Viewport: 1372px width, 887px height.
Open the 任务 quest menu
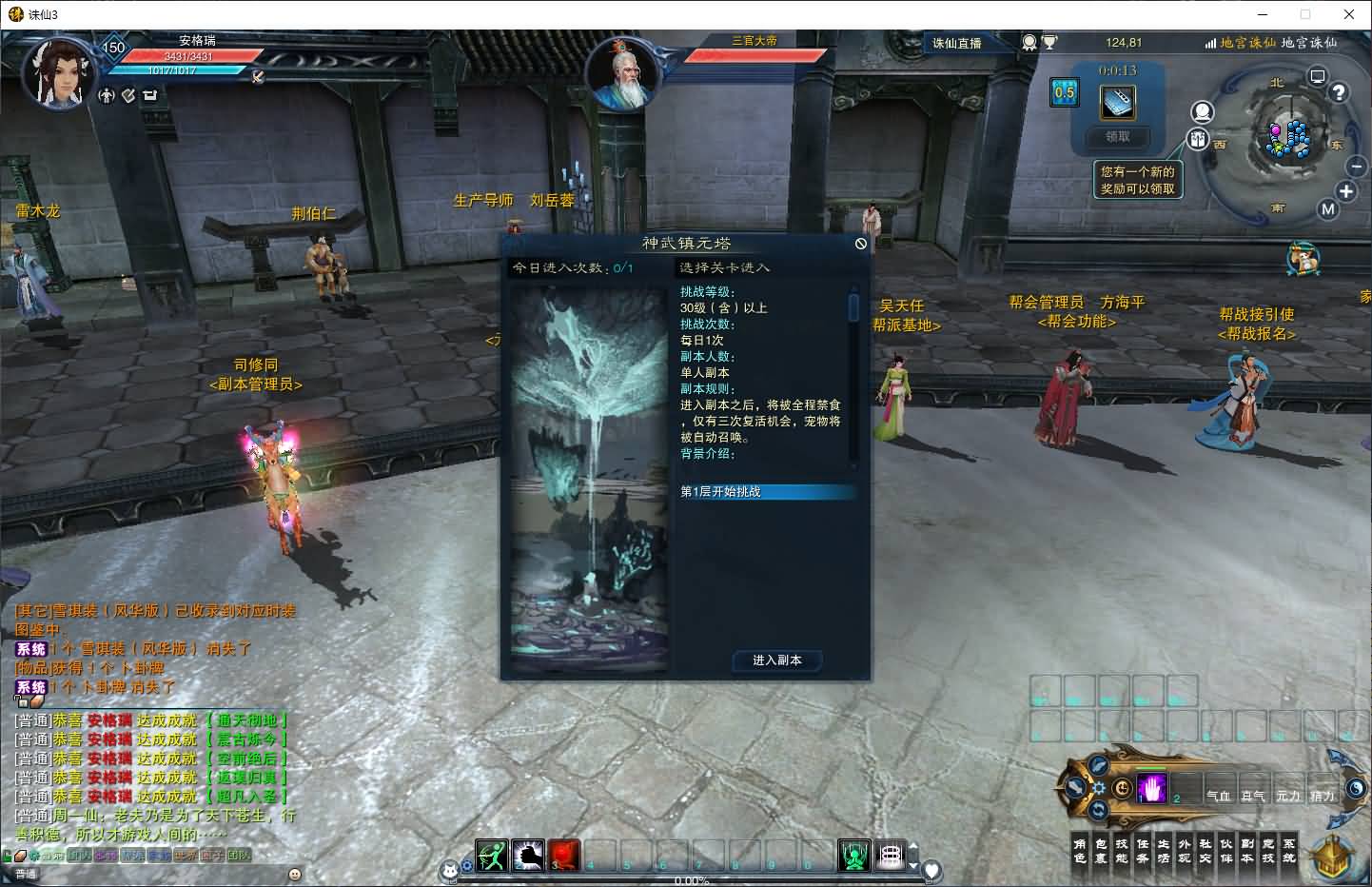click(1142, 851)
